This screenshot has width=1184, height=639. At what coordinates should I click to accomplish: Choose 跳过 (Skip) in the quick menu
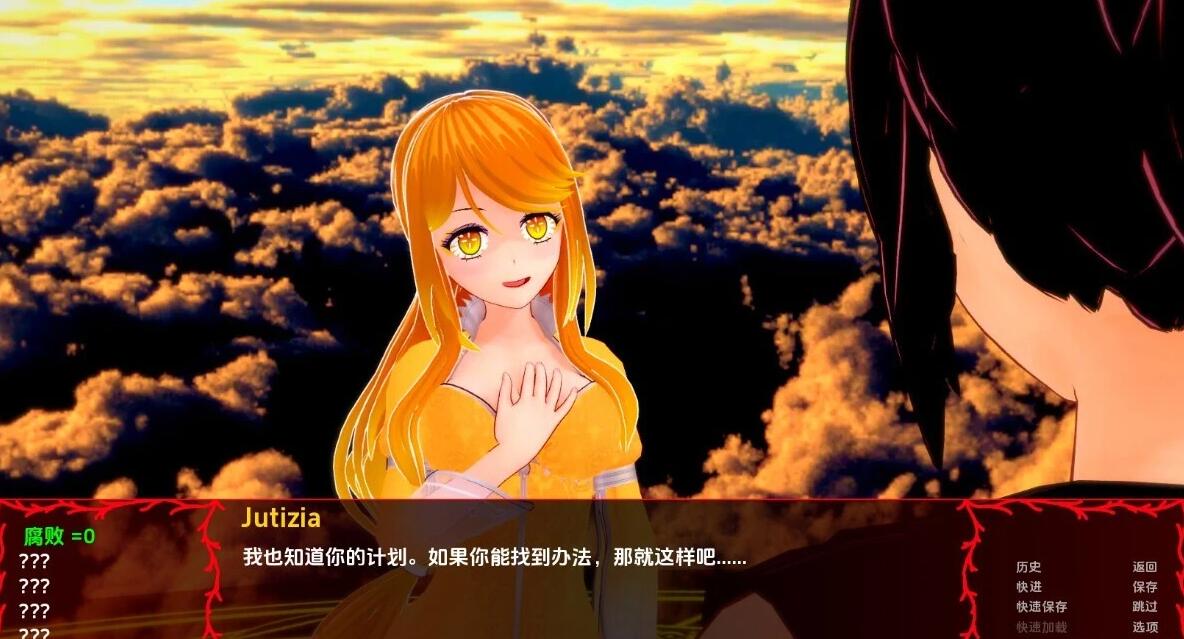(1145, 607)
